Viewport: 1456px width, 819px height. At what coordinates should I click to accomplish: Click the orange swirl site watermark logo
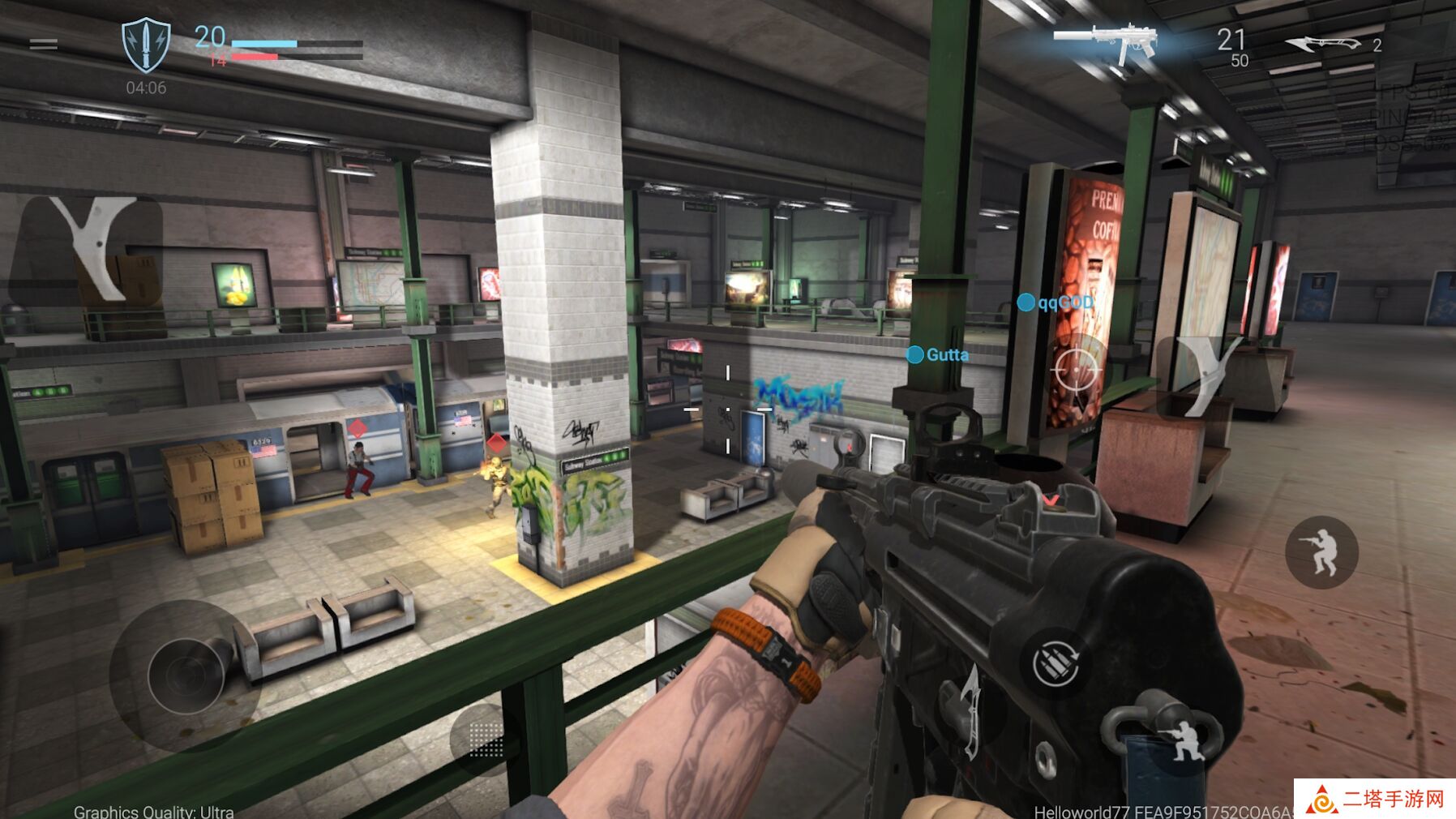point(1321,800)
